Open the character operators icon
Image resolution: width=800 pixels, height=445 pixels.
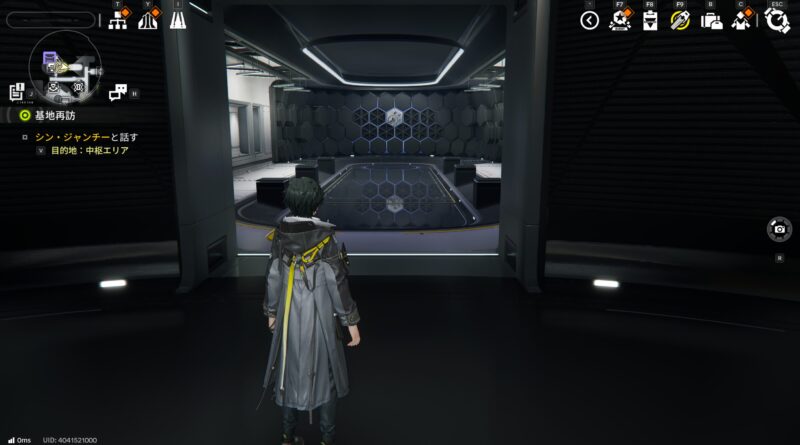742,20
